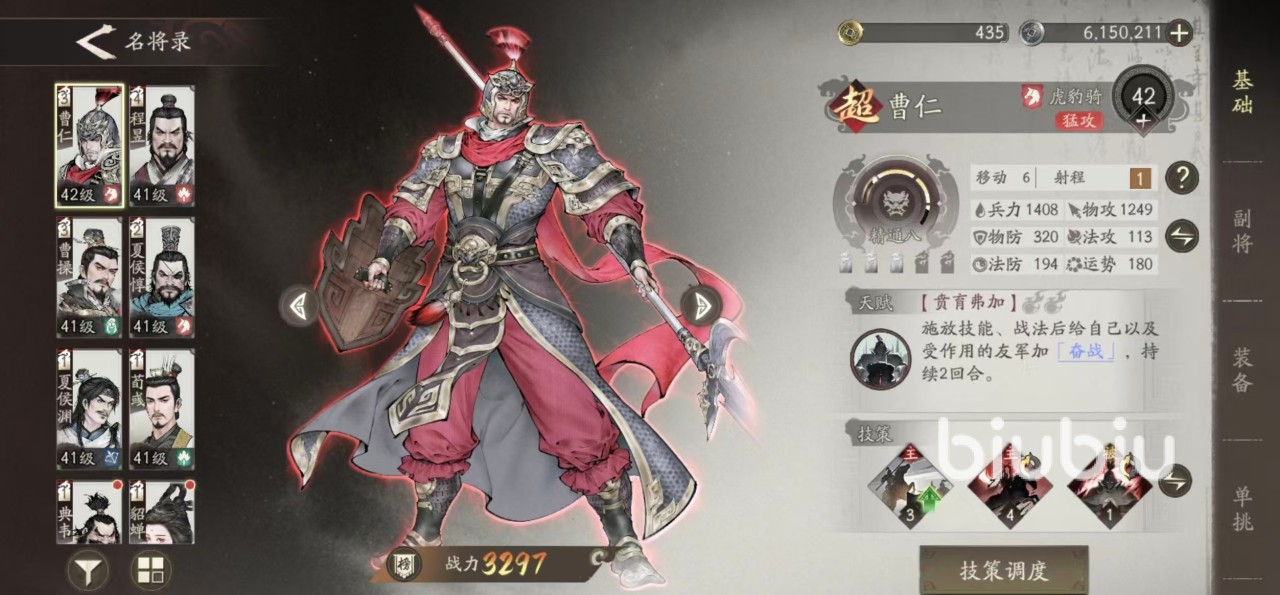Open the 单挑 tab
The height and width of the screenshot is (595, 1280).
(x=1242, y=508)
